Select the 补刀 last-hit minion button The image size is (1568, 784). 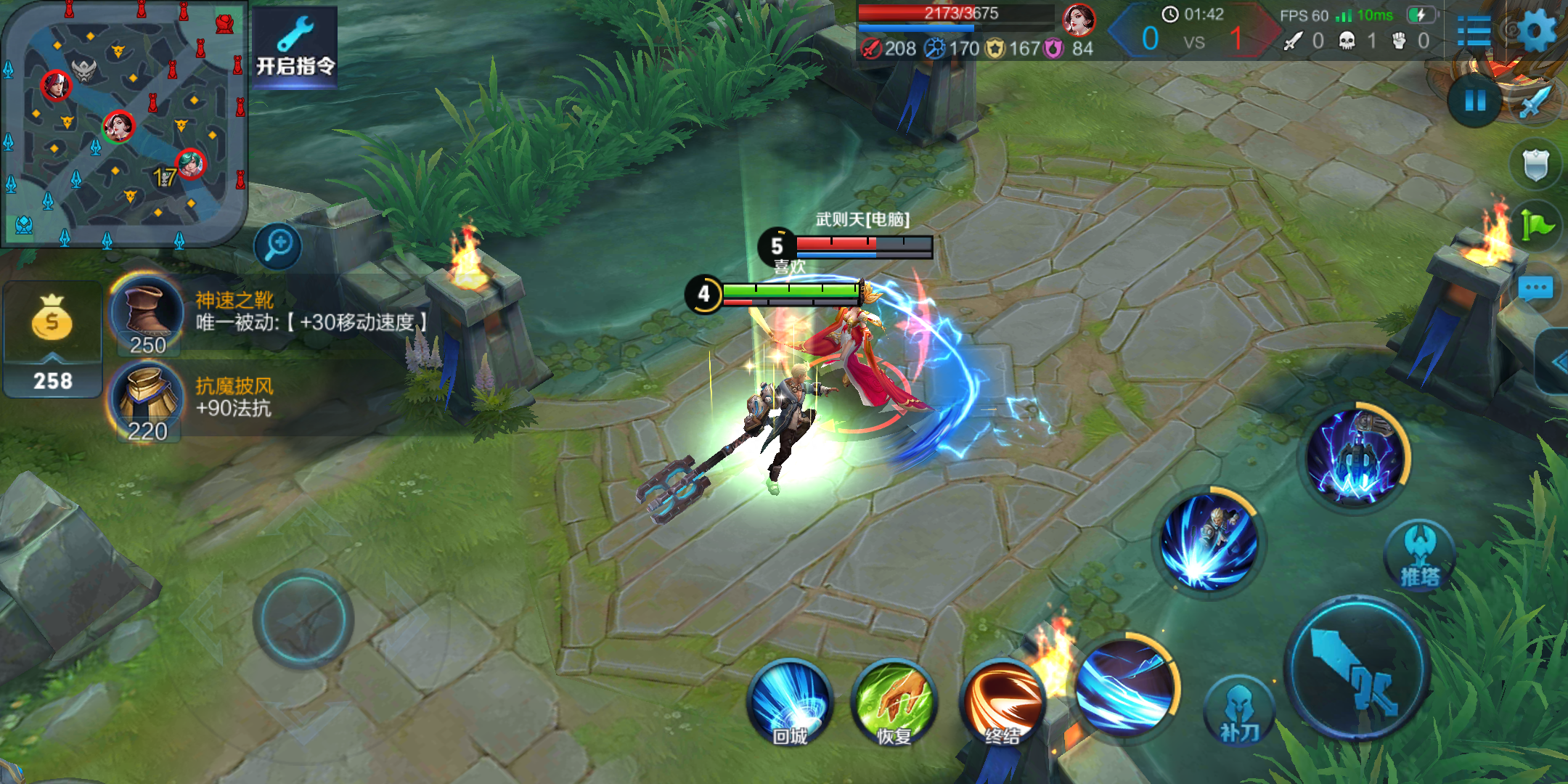click(1239, 711)
